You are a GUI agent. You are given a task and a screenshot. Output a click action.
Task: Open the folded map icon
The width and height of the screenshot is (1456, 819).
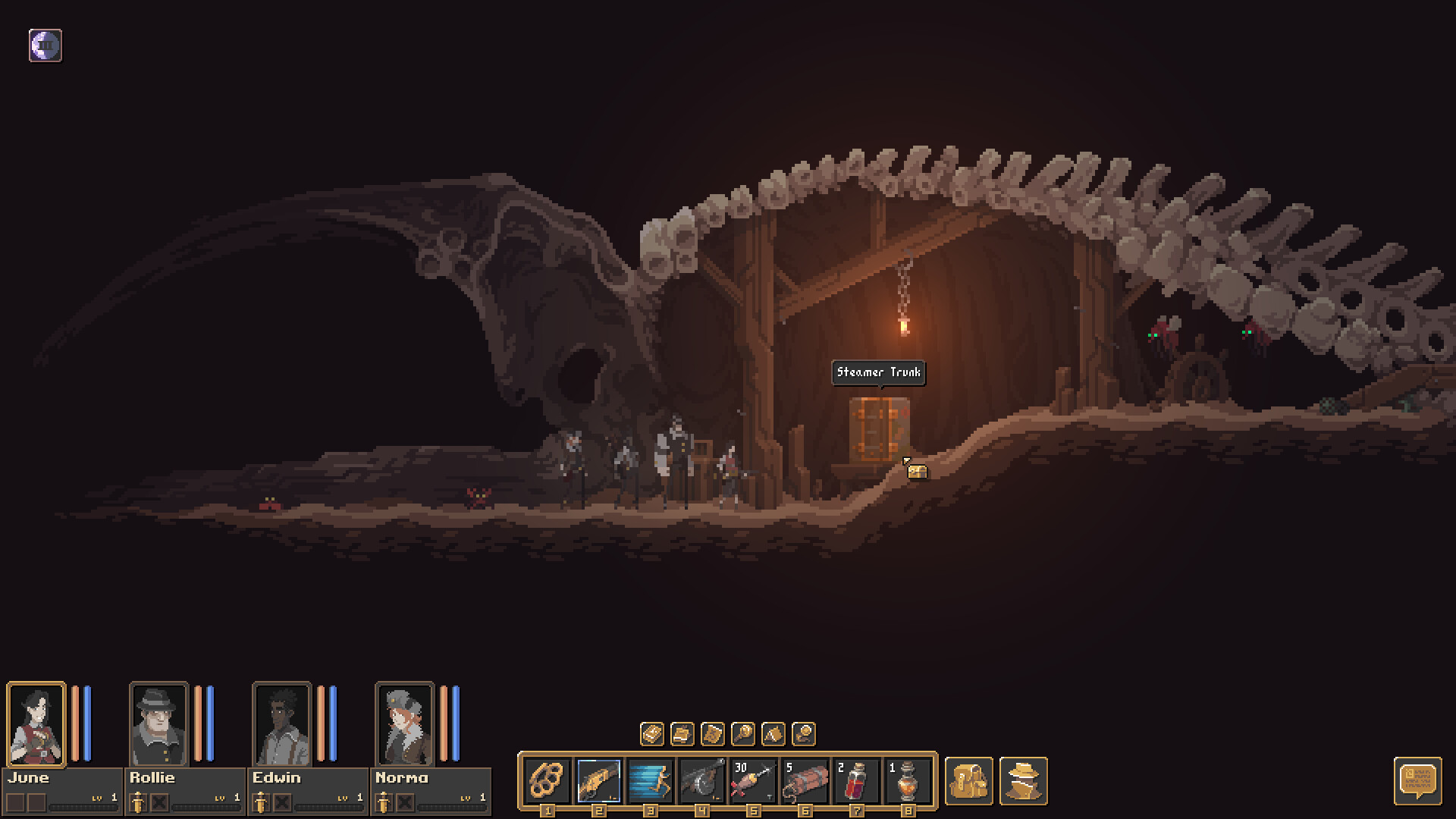point(713,733)
